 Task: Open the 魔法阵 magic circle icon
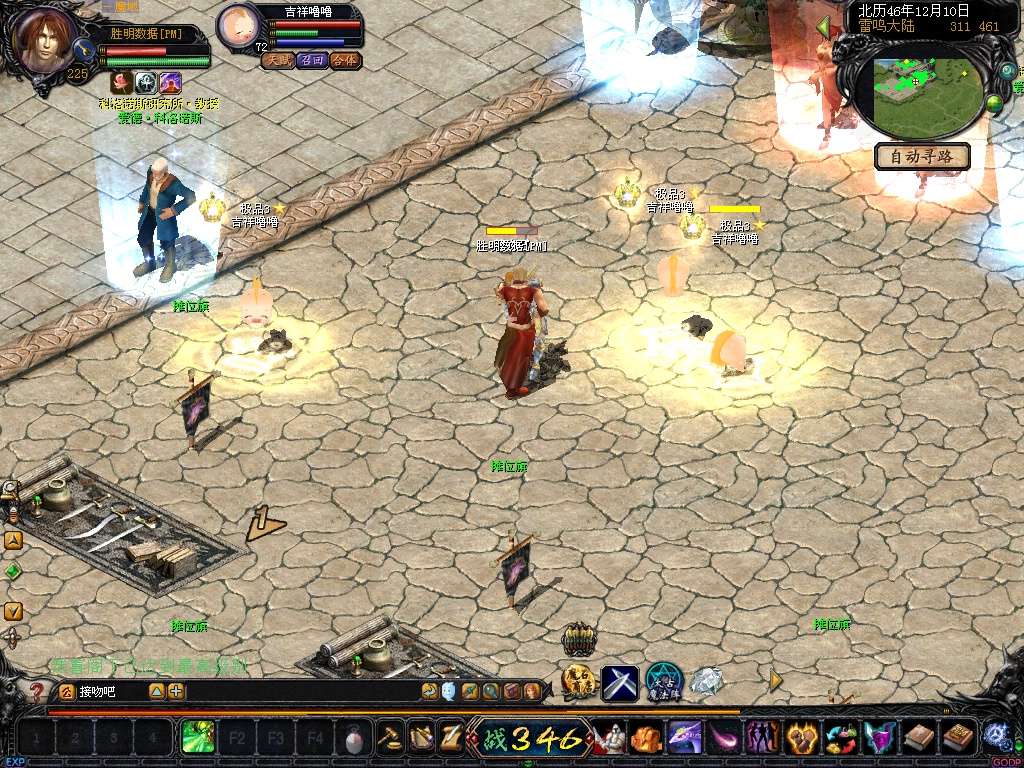(663, 683)
